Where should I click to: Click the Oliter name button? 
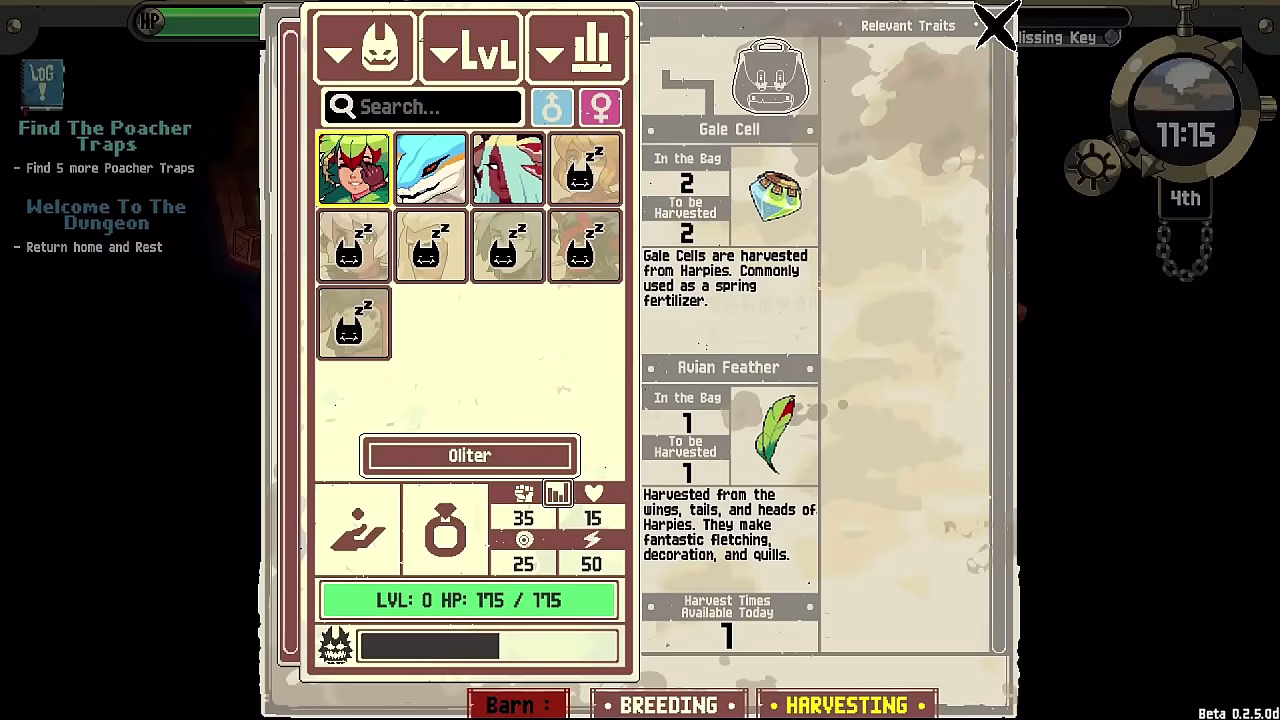[470, 456]
